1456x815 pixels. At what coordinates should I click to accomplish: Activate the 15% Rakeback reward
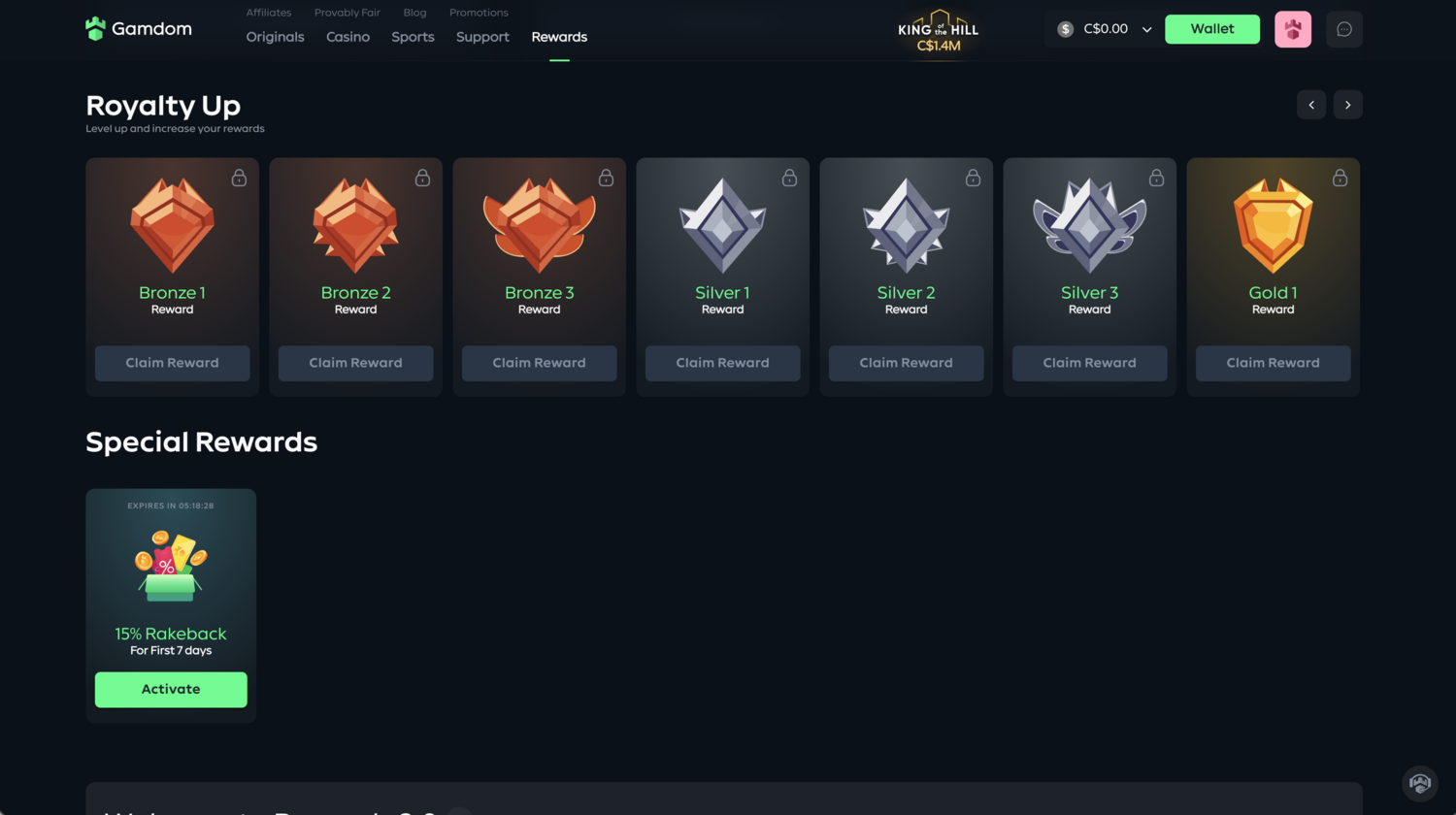coord(171,689)
